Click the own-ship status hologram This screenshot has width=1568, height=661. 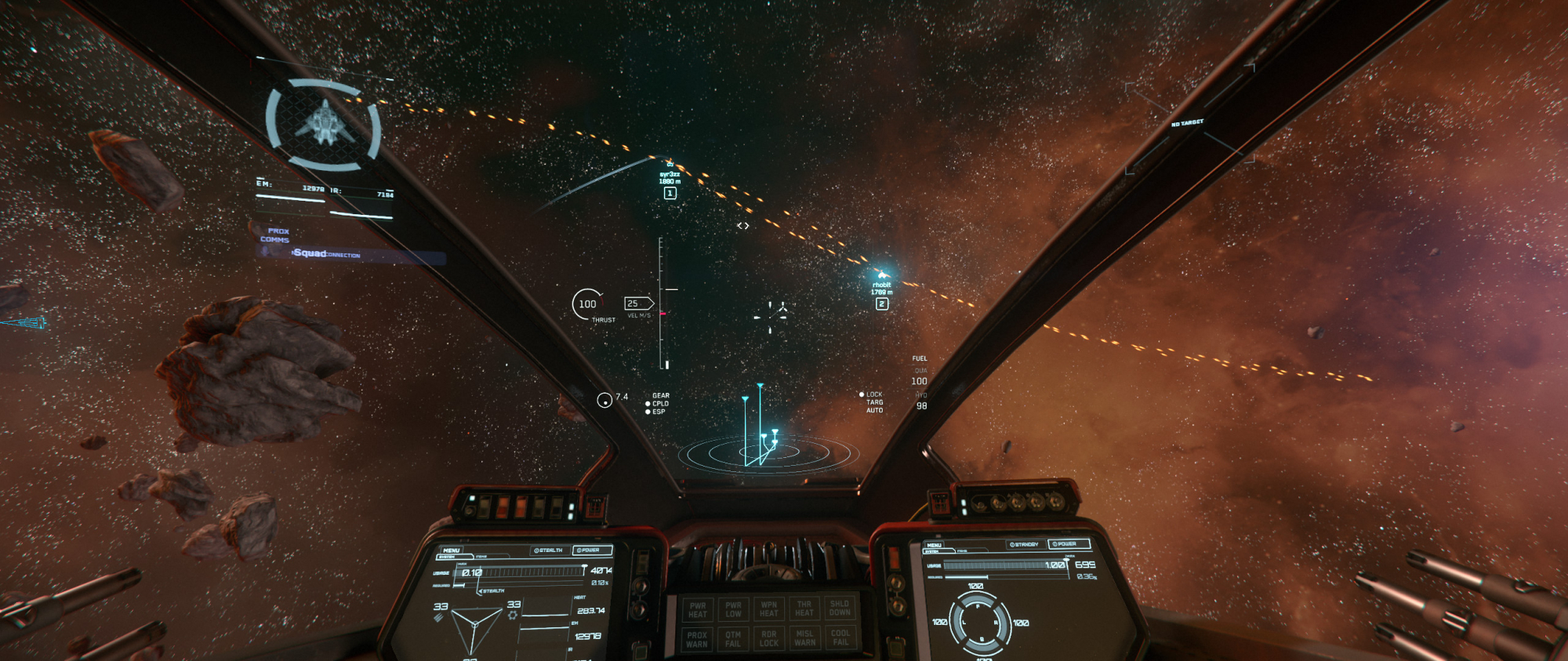point(324,124)
